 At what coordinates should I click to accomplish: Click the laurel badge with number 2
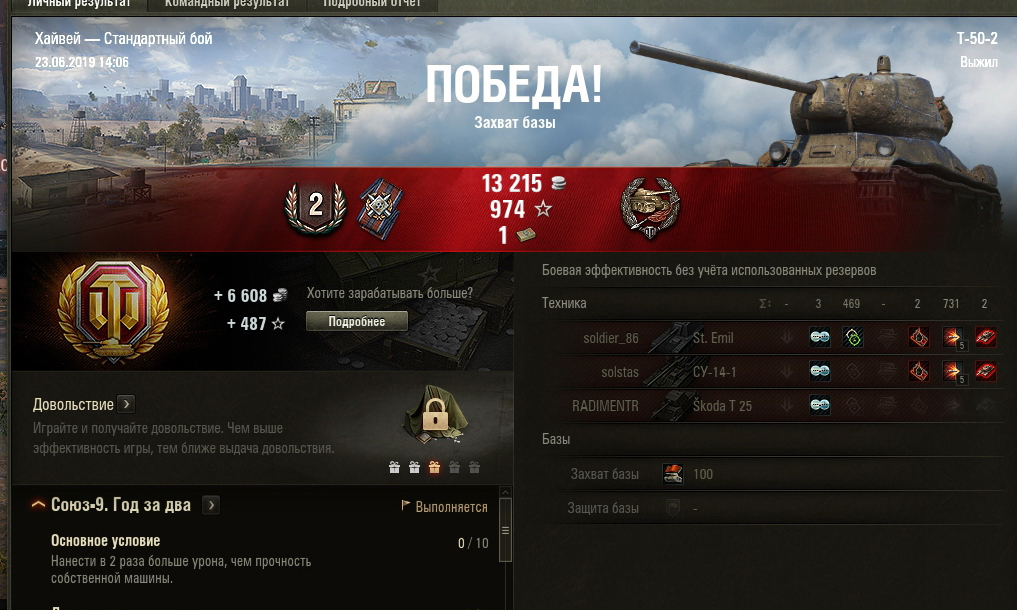[315, 207]
